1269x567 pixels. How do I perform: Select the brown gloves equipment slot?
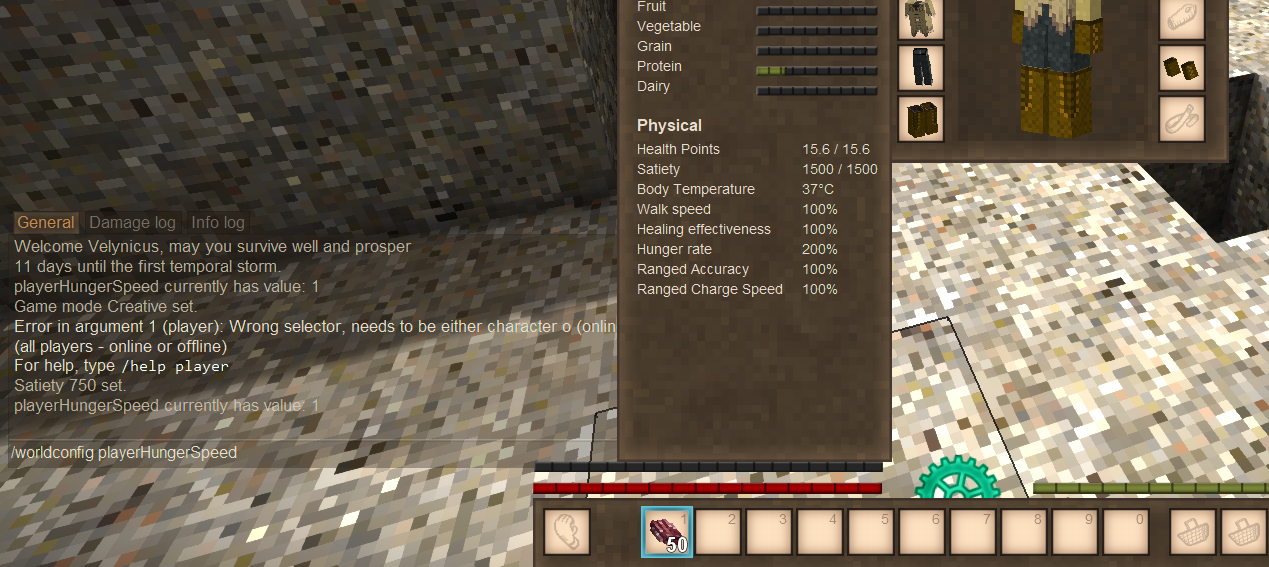click(x=1181, y=67)
